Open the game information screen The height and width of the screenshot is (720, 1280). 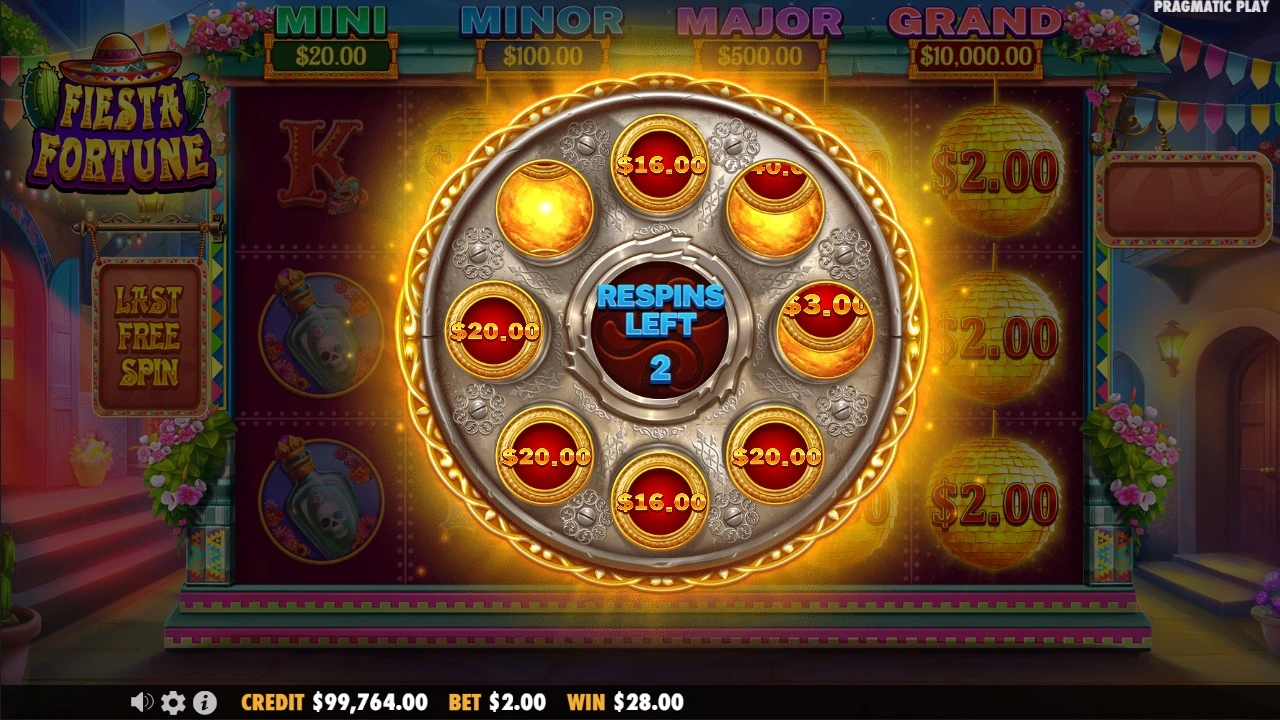(206, 702)
